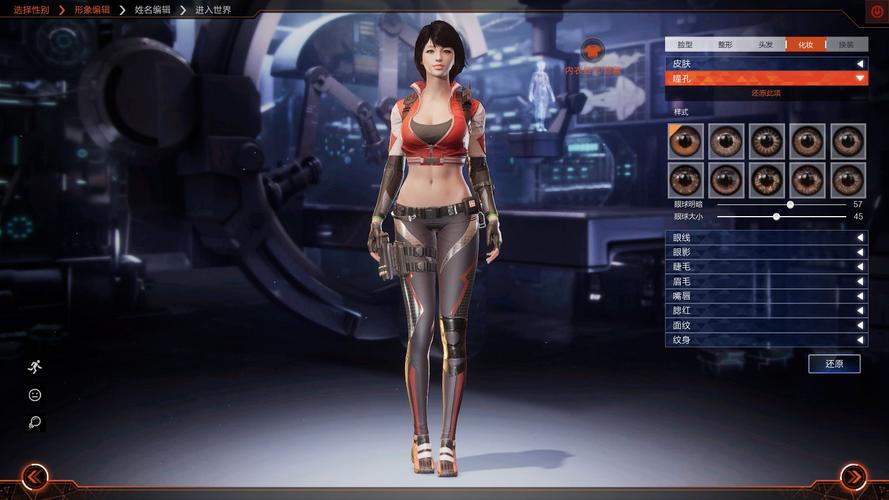Click the 还原 reset button

point(834,364)
